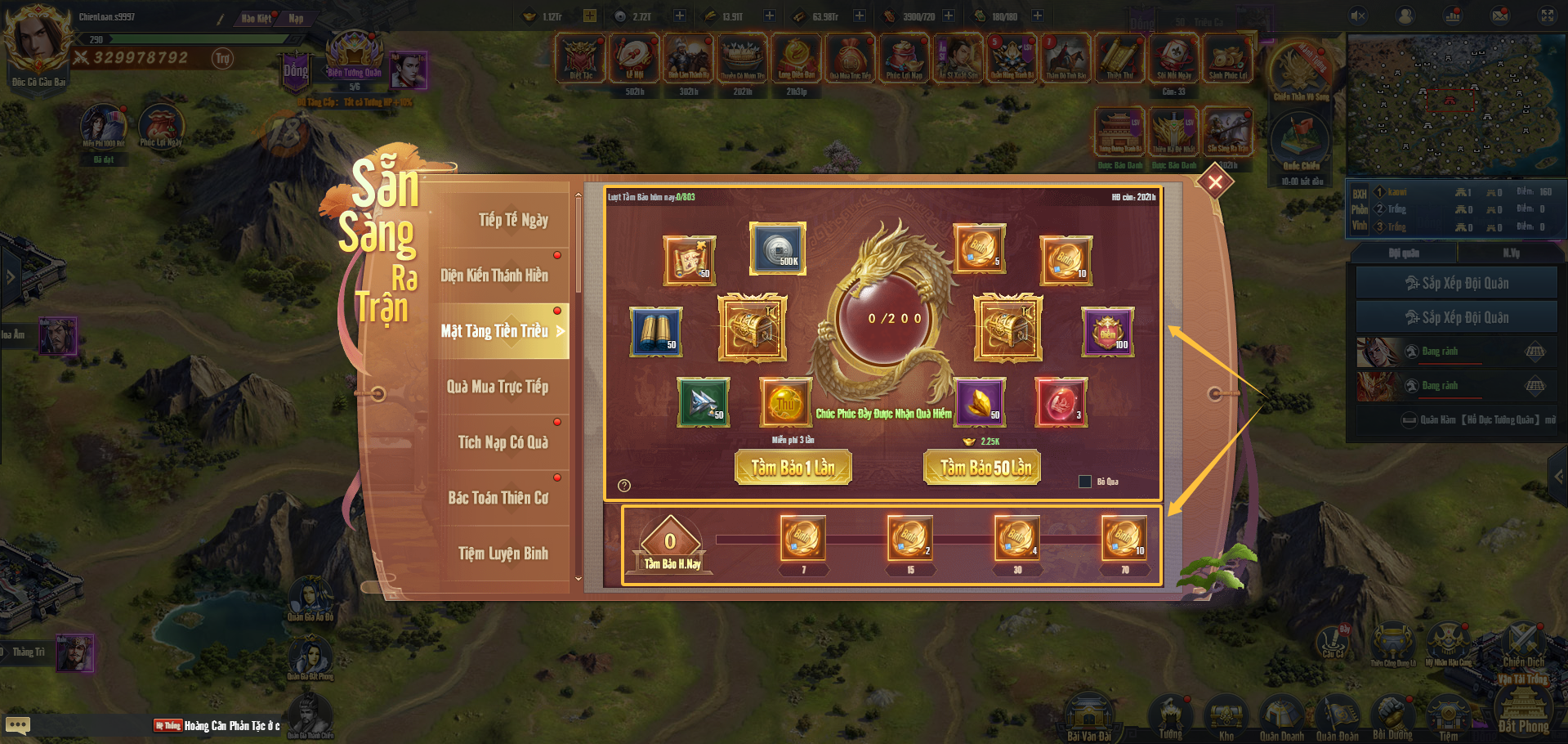Image resolution: width=1568 pixels, height=744 pixels.
Task: Toggle the Bỏ Qua checkbox
Action: point(1085,482)
